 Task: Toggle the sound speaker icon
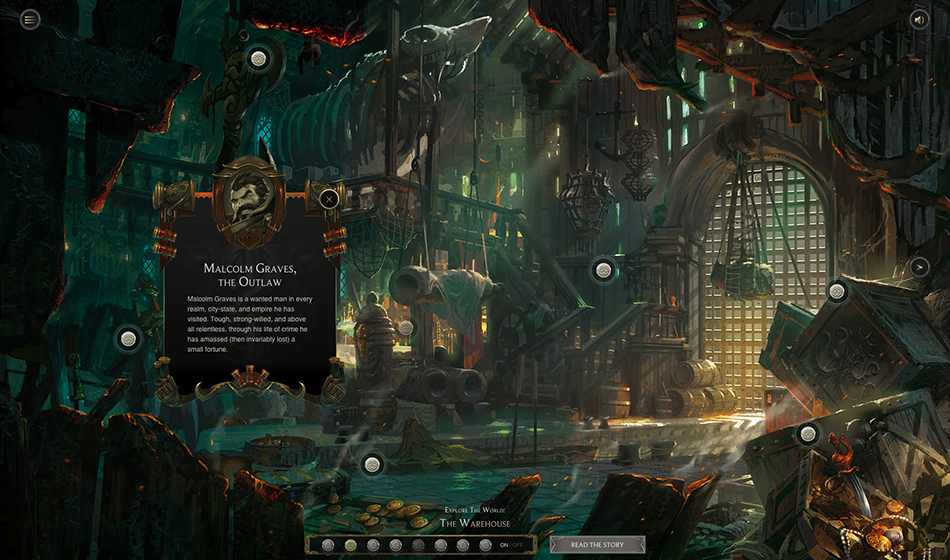(919, 18)
